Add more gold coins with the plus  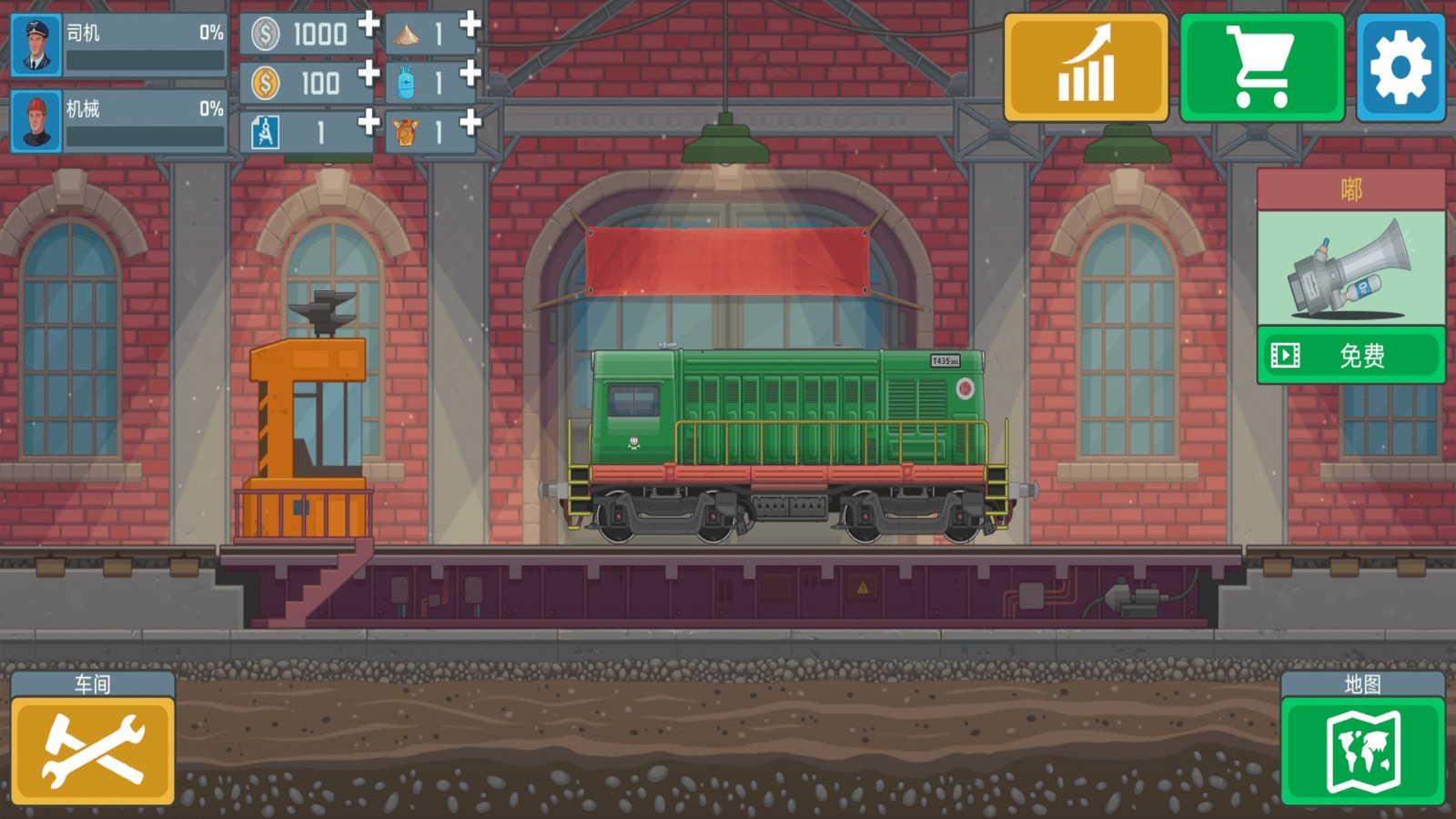click(369, 72)
